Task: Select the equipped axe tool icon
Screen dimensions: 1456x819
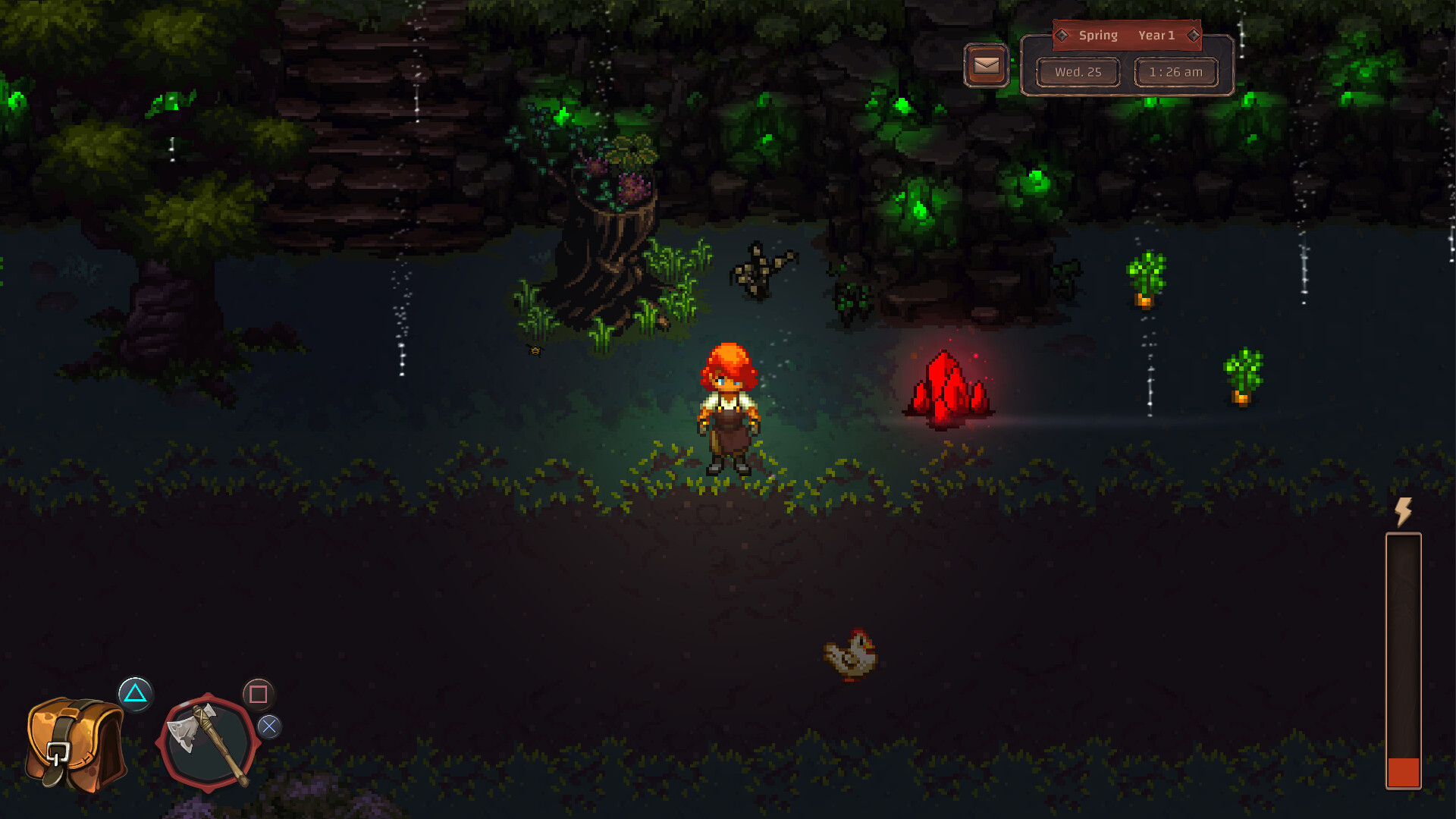Action: [206, 742]
